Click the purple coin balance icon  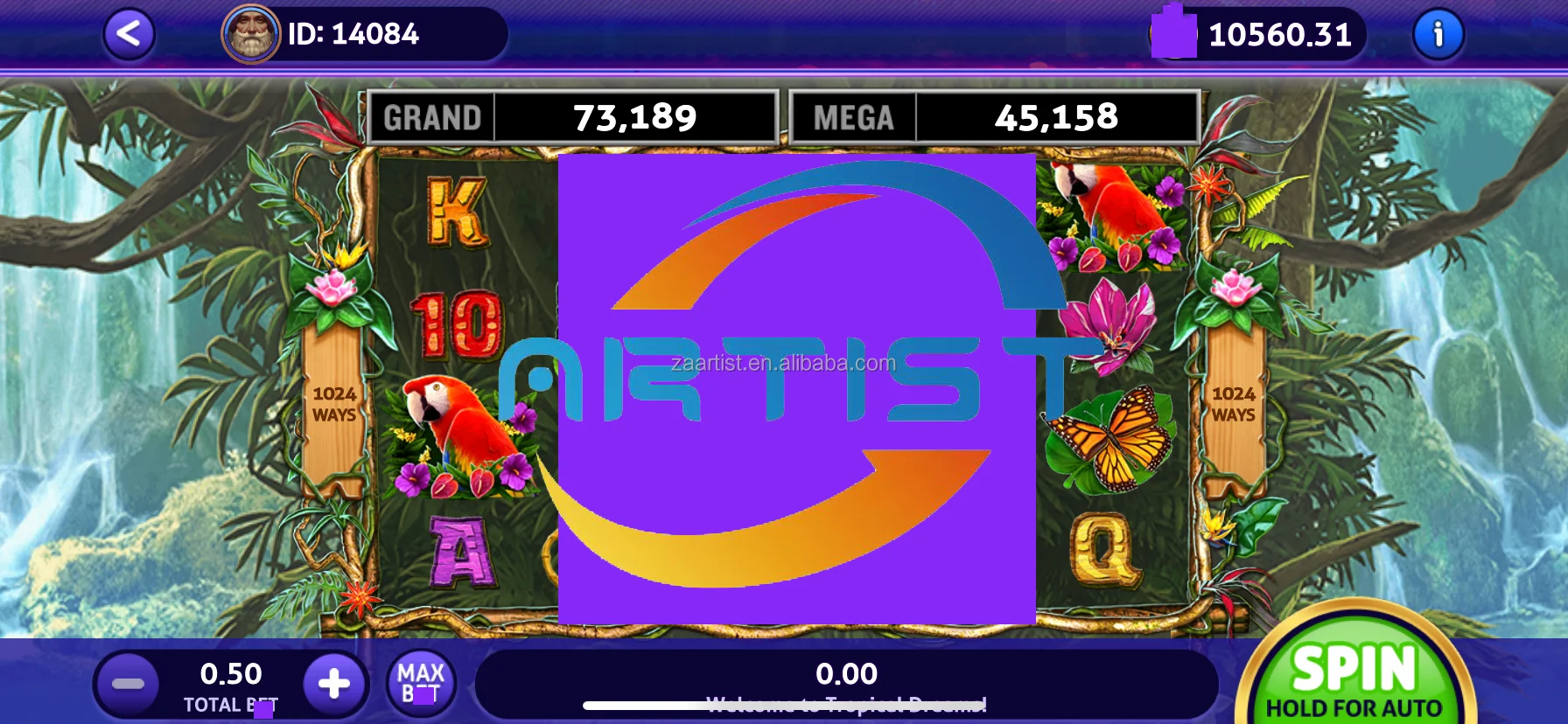pos(1172,35)
